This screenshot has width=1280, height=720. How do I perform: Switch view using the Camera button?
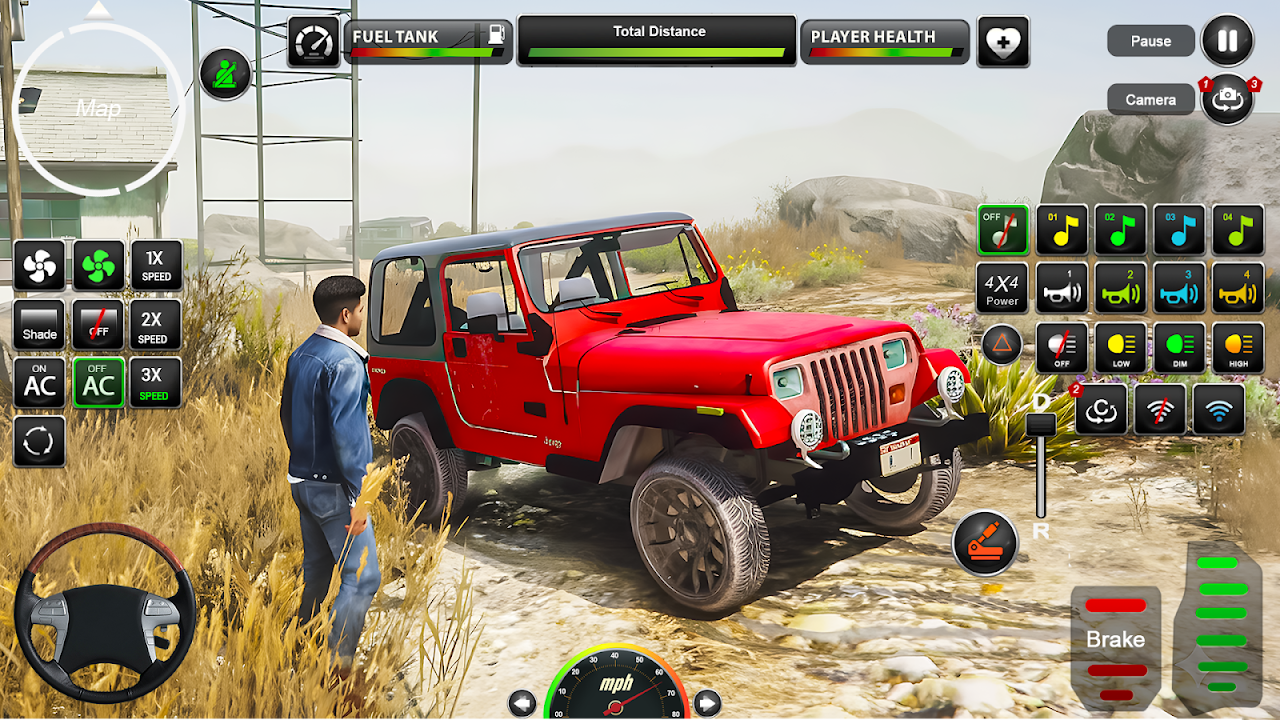coord(1227,99)
